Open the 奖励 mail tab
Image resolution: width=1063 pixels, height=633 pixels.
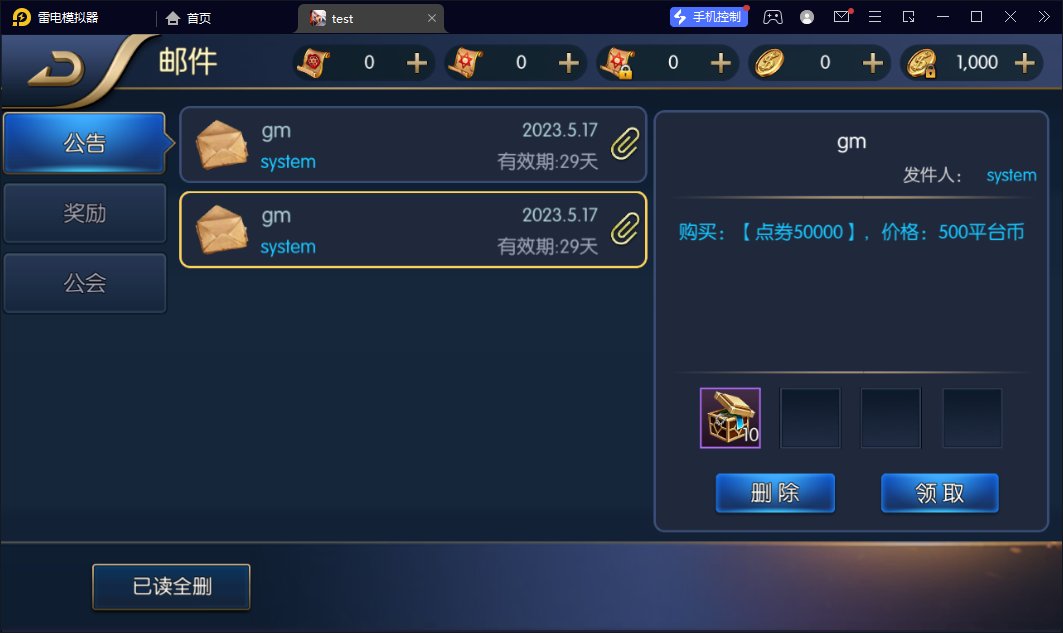[x=84, y=213]
